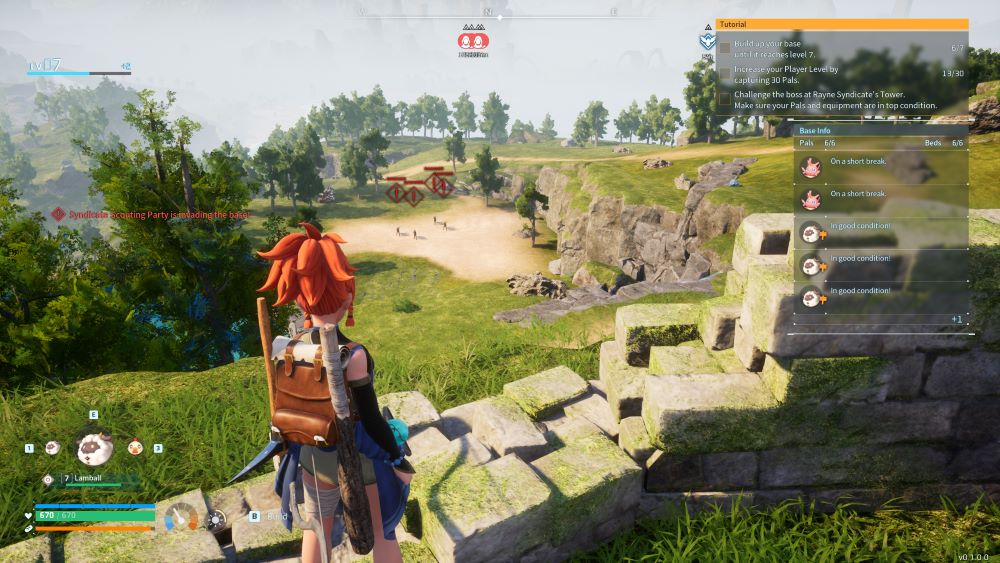
Task: Click the sun time-of-day icon
Action: point(216,519)
